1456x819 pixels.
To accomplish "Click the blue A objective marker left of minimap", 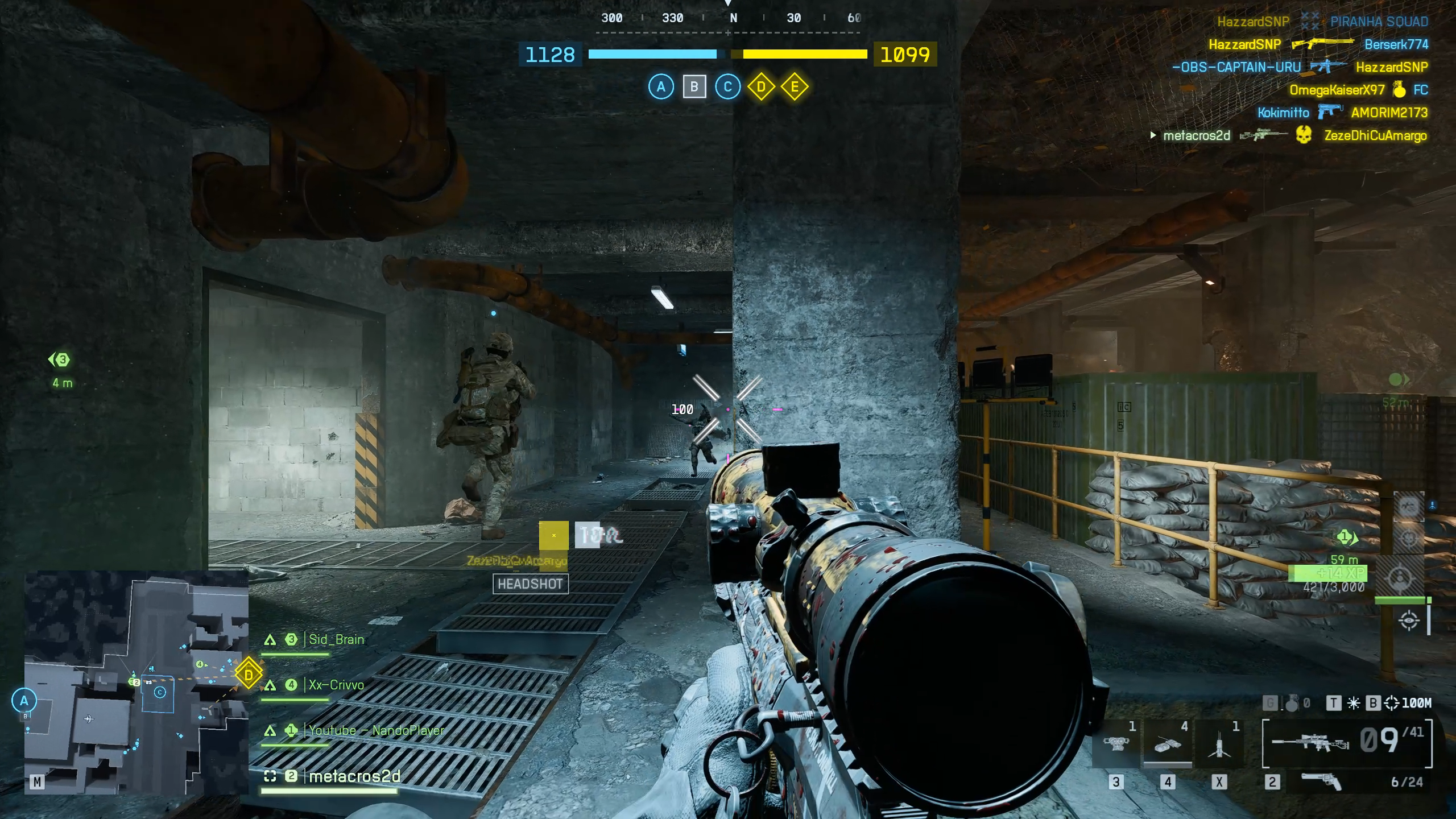I will tap(24, 701).
